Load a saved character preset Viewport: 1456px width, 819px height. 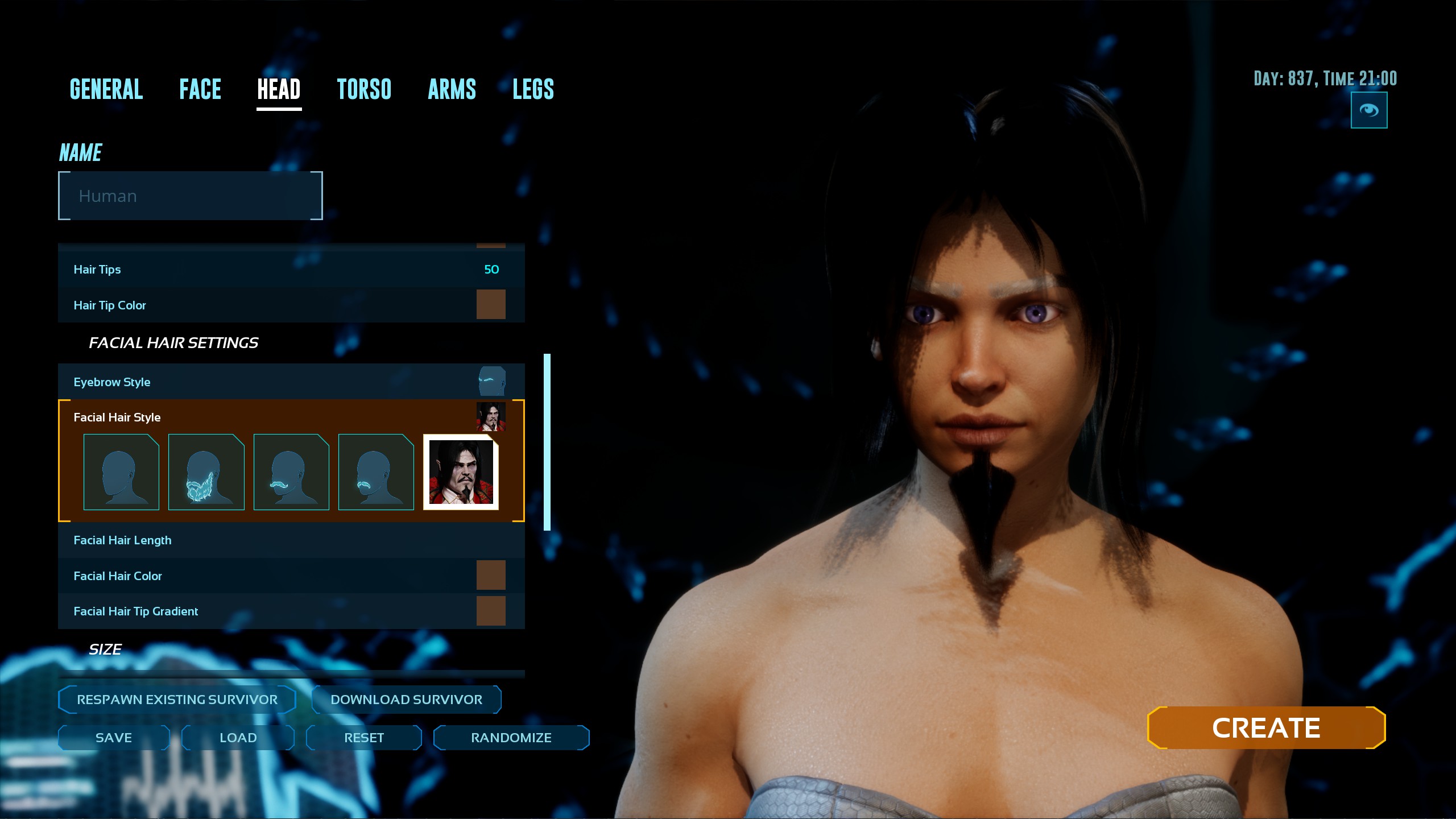(x=238, y=738)
